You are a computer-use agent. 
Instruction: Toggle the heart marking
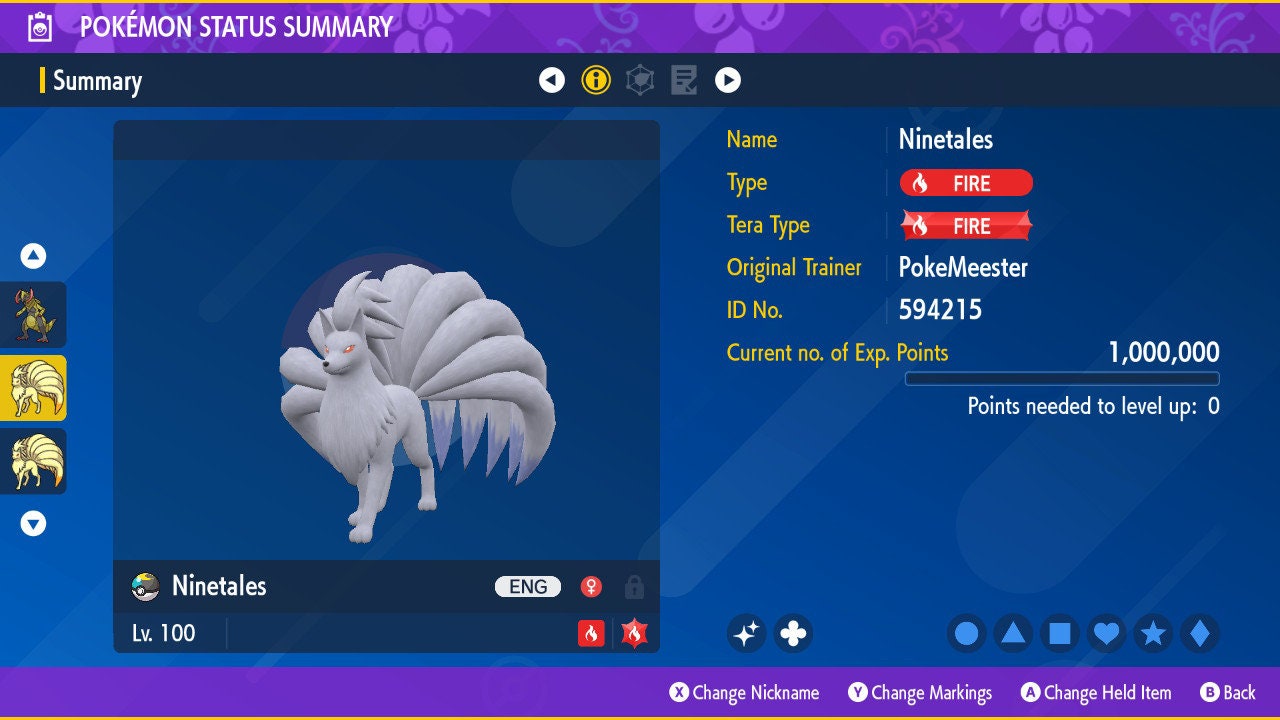[1106, 633]
